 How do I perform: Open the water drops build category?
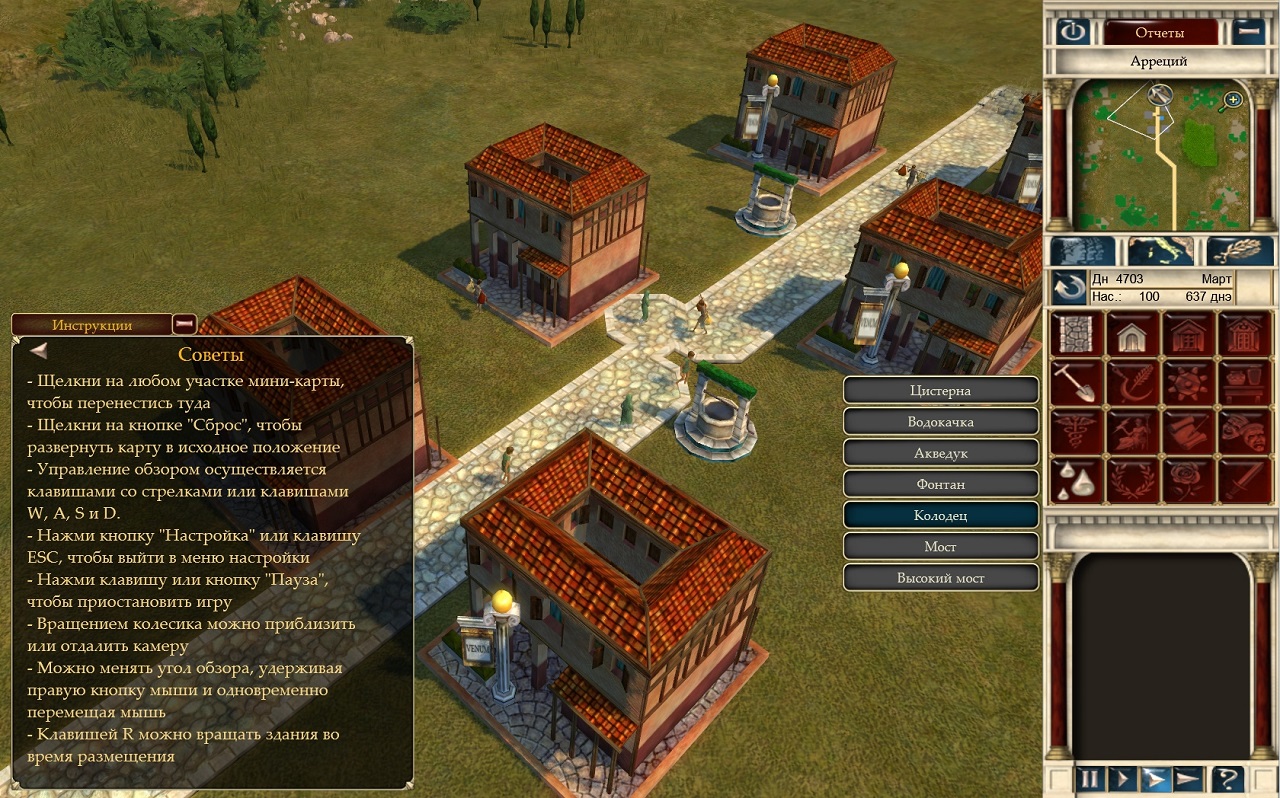[1075, 480]
